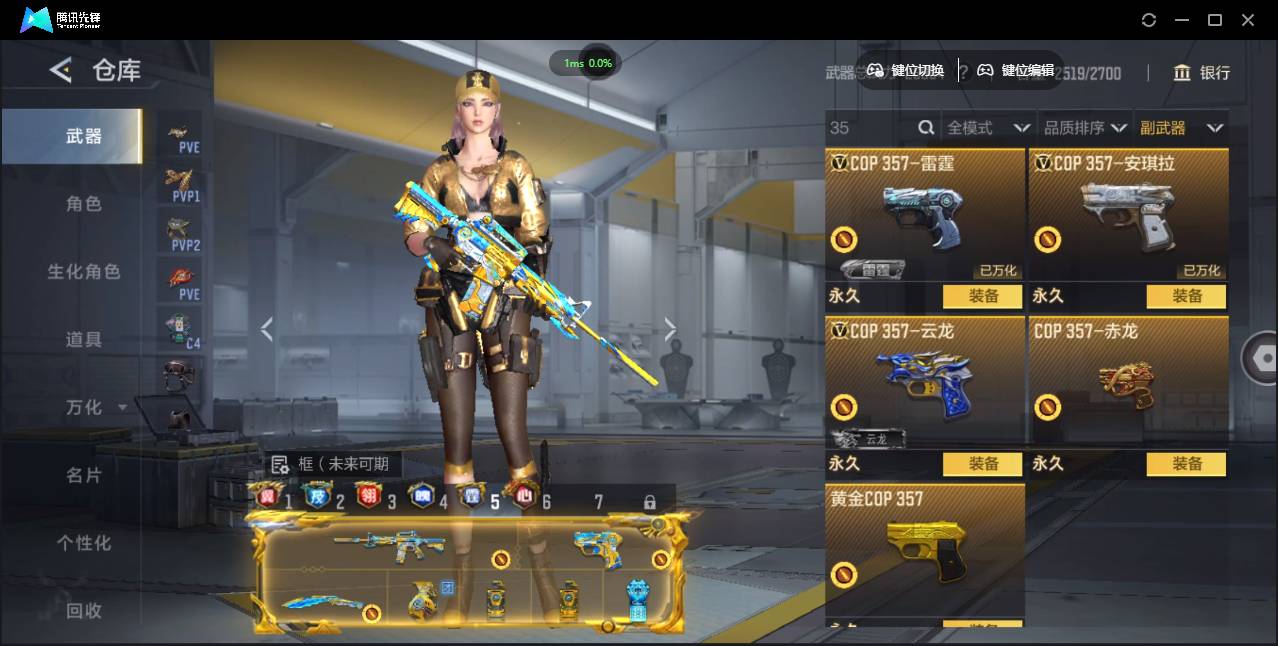Viewport: 1278px width, 646px height.
Task: Go back from the 仓库 warehouse screen
Action: coord(61,70)
